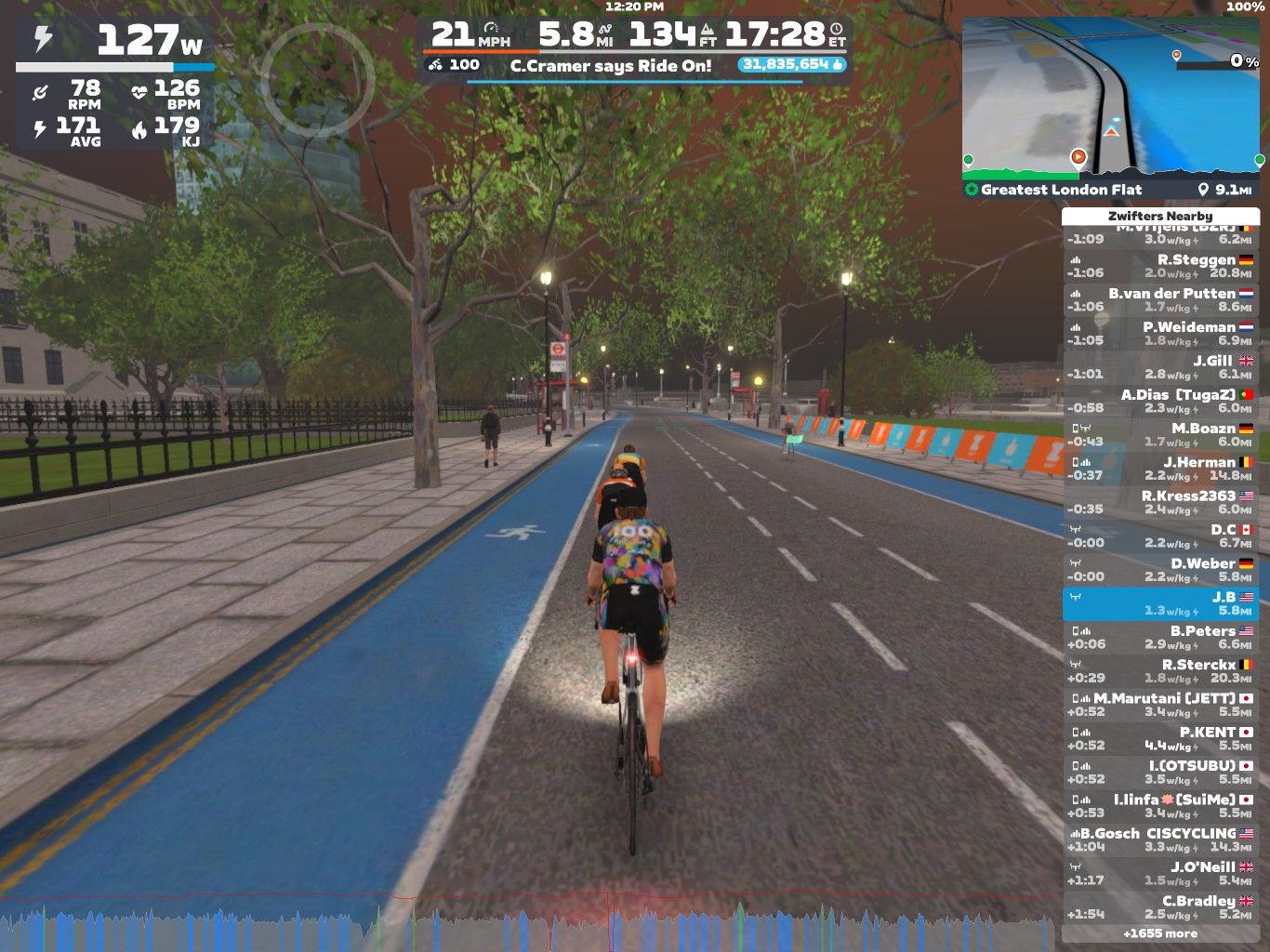
Task: Choose B.Gosch CISCYCLING rider entry
Action: coord(1160,840)
